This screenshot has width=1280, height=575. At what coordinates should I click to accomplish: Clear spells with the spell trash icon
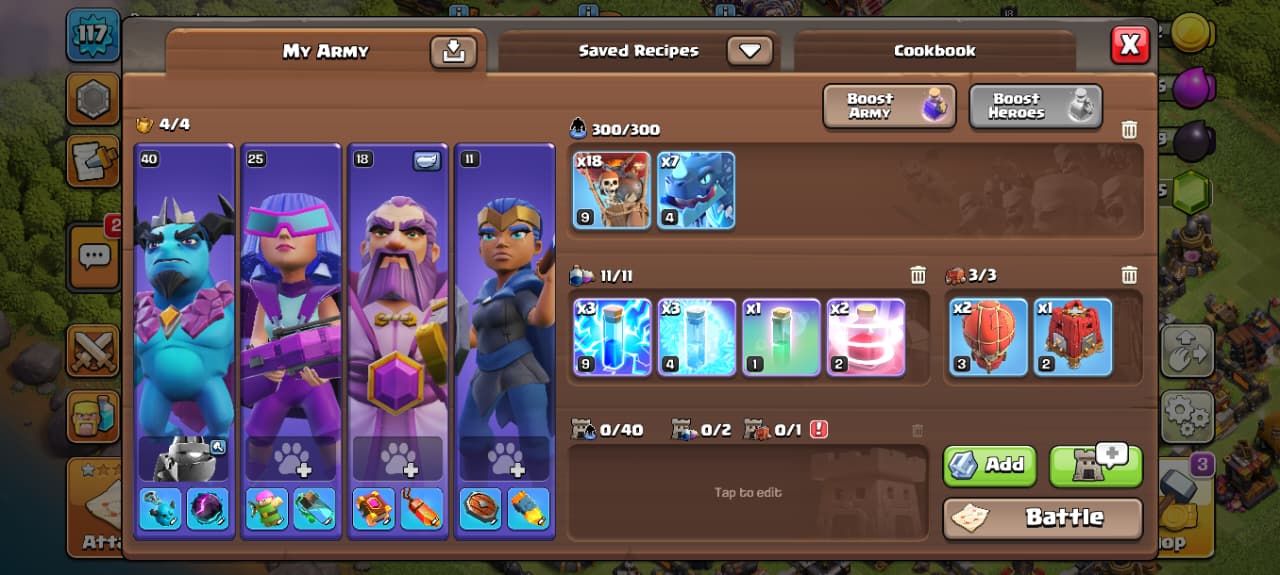917,275
